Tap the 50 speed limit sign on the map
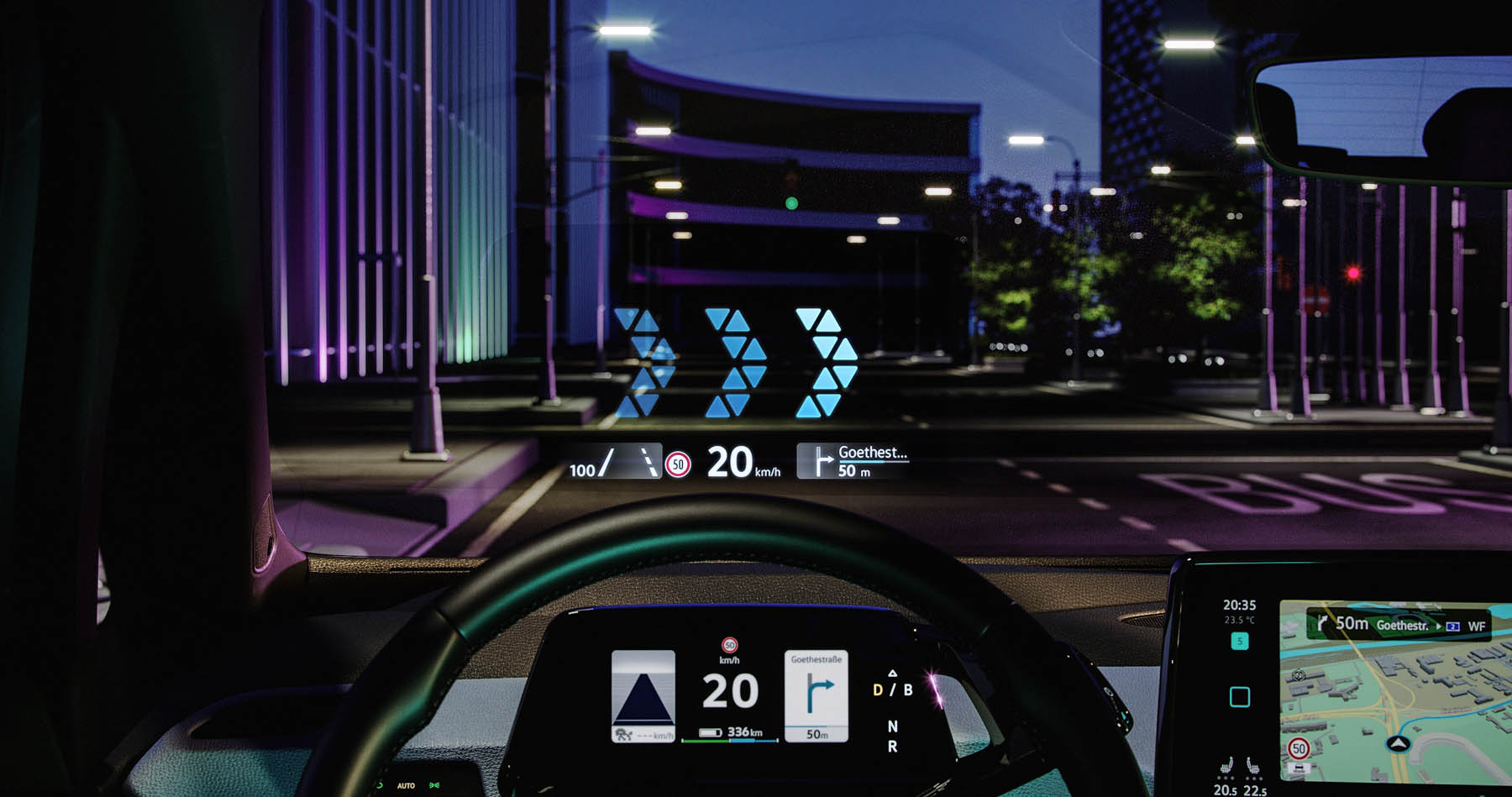This screenshot has width=1512, height=797. (x=1299, y=747)
